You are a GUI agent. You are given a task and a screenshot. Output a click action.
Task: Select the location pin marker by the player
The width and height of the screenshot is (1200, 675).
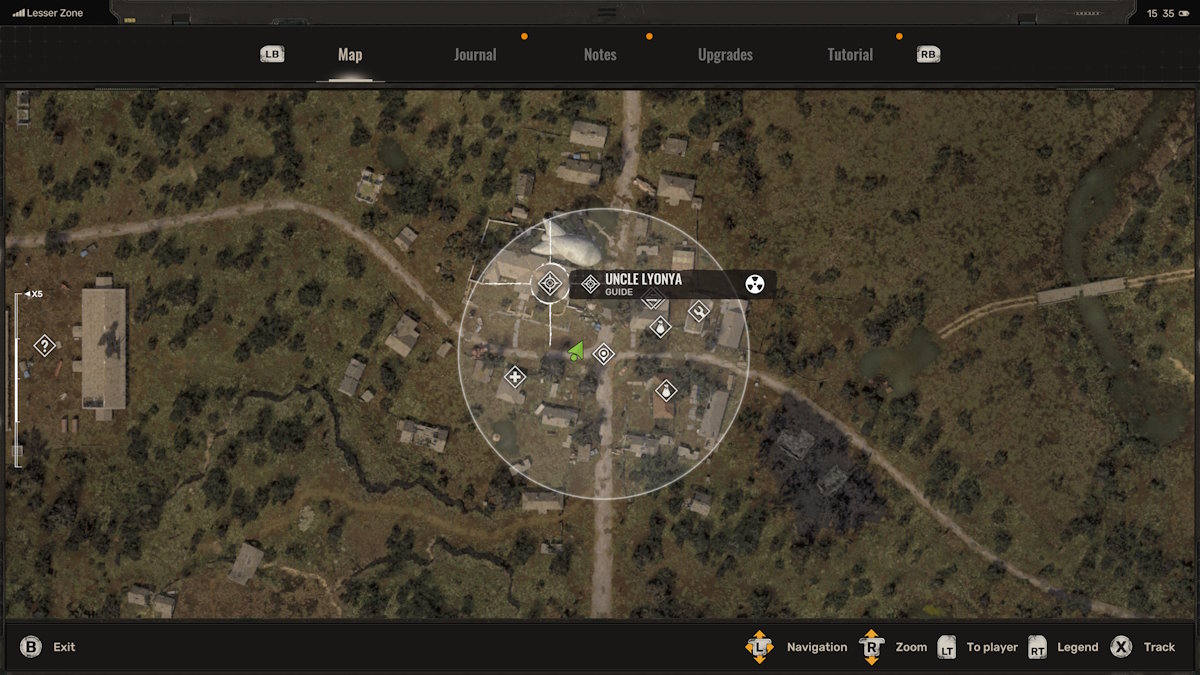pyautogui.click(x=603, y=354)
